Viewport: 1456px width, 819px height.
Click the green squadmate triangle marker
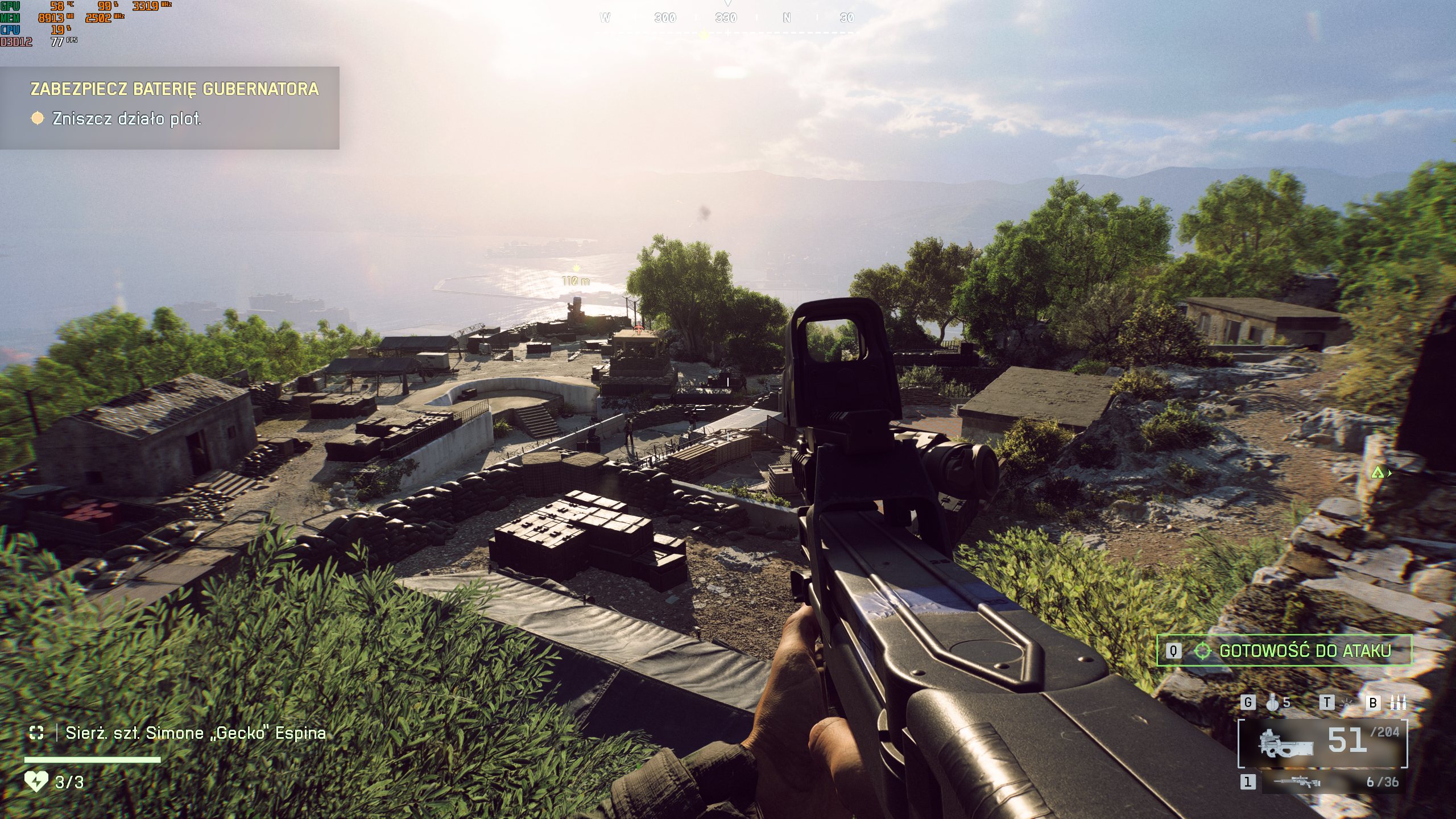pos(1376,473)
